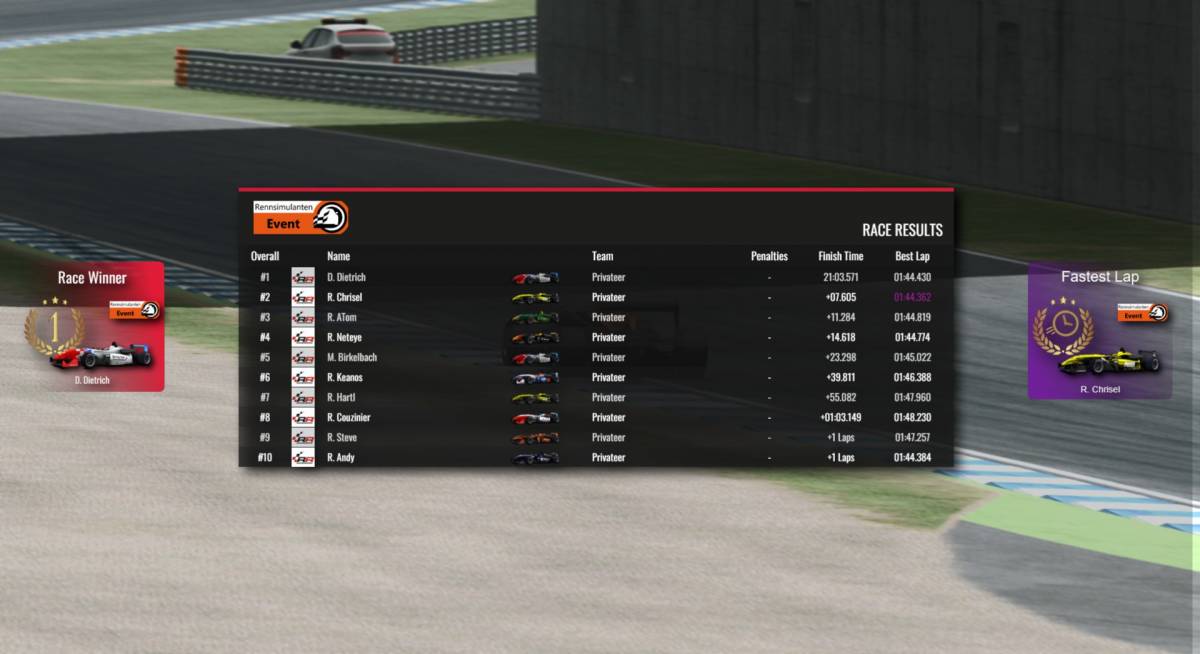Select M. Birkelbach's results row
The image size is (1200, 654).
tap(595, 357)
